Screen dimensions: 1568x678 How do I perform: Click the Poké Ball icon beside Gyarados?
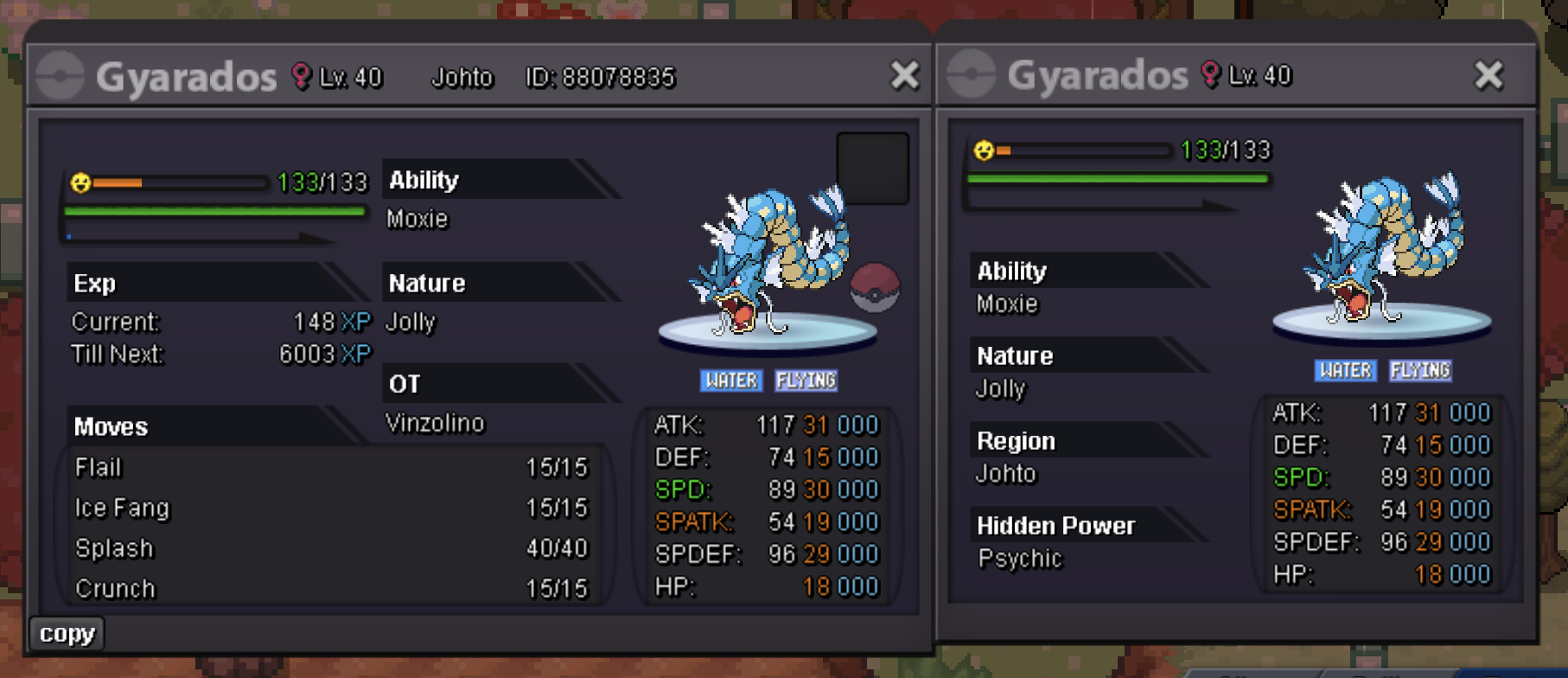pyautogui.click(x=875, y=288)
